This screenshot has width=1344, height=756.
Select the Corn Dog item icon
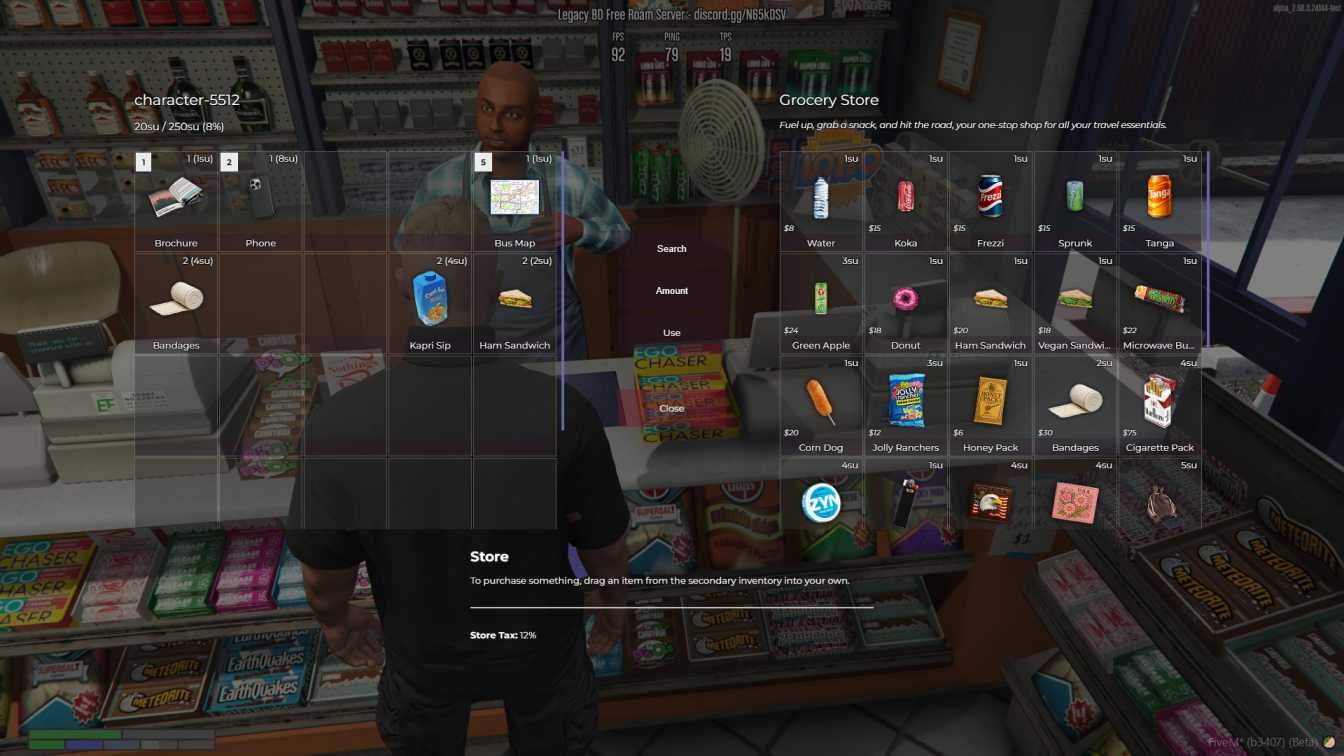click(x=820, y=401)
